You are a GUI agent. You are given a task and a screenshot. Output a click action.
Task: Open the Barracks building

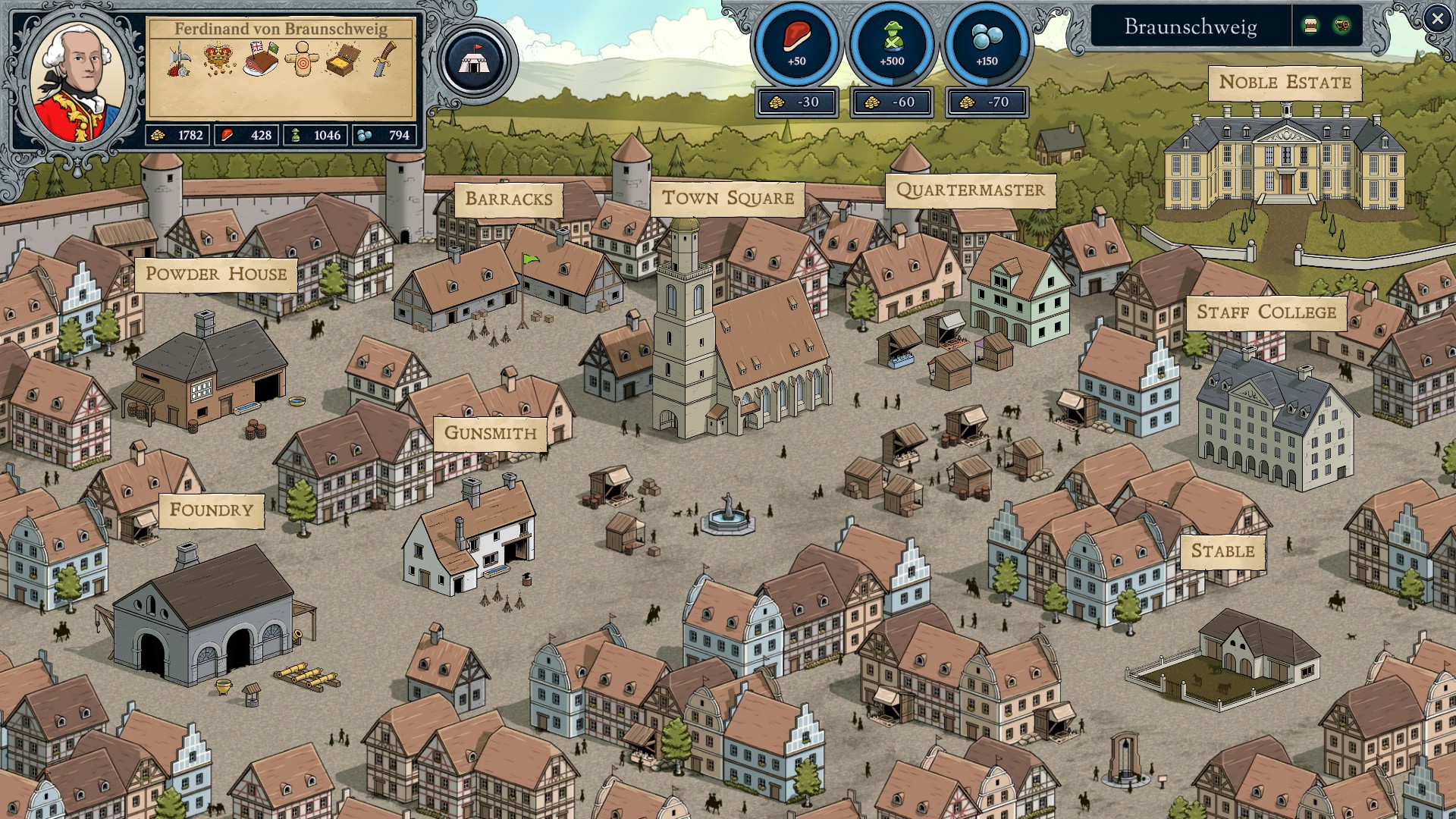tap(508, 199)
